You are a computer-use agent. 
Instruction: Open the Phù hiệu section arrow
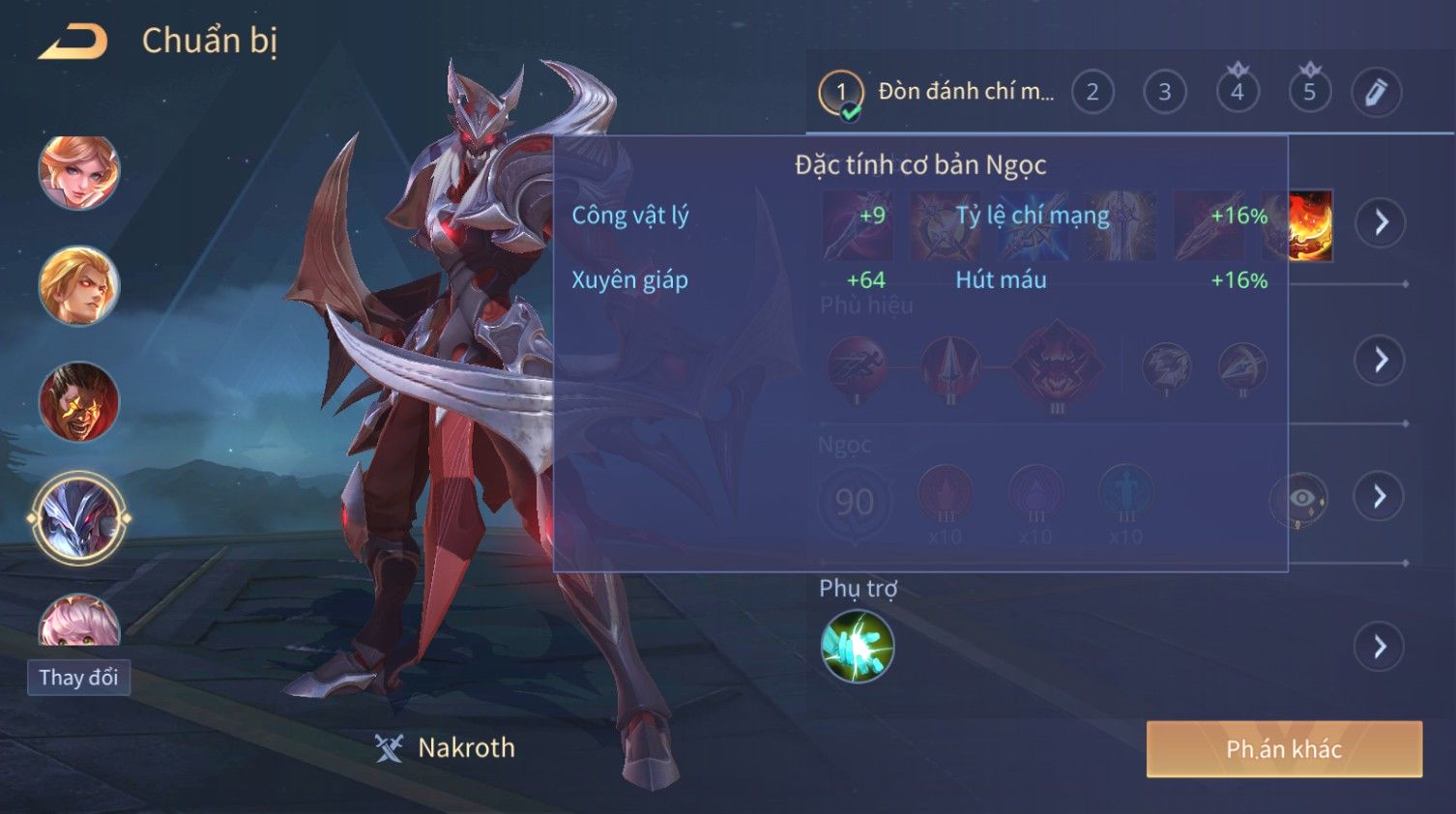point(1381,361)
